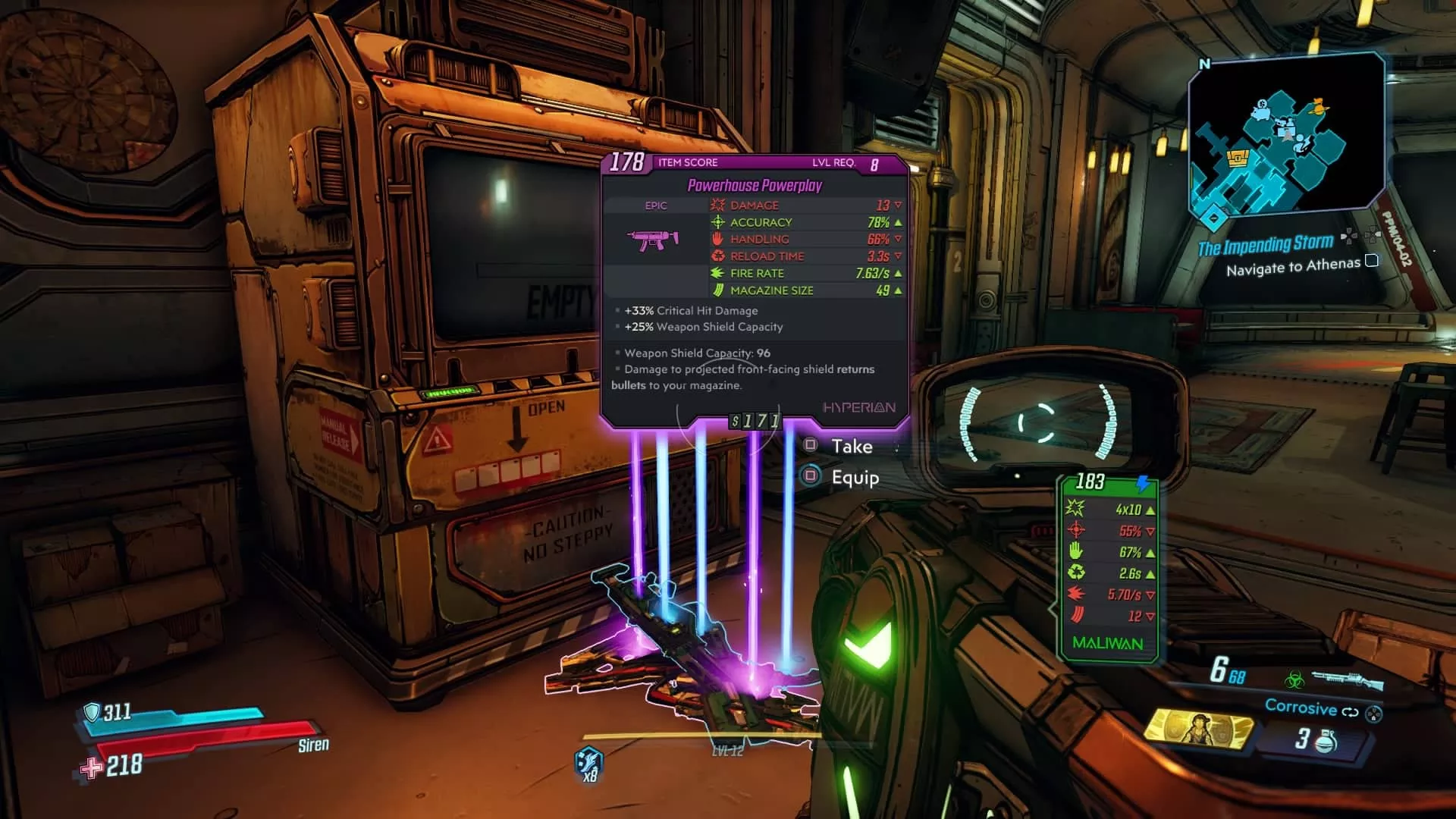
Task: Click the Handling hand icon
Action: pyautogui.click(x=716, y=239)
